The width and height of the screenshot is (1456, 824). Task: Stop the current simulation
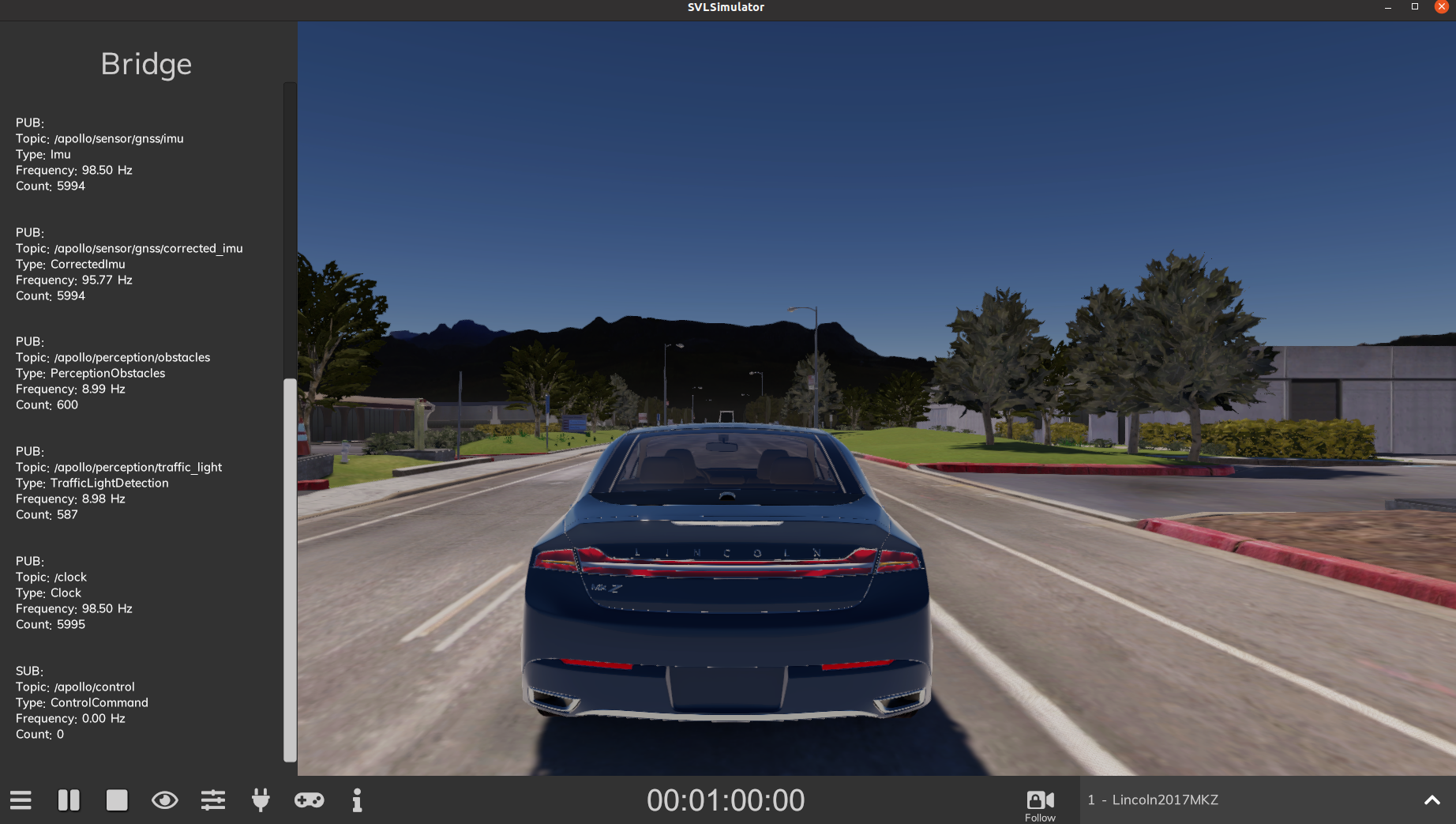pyautogui.click(x=116, y=800)
